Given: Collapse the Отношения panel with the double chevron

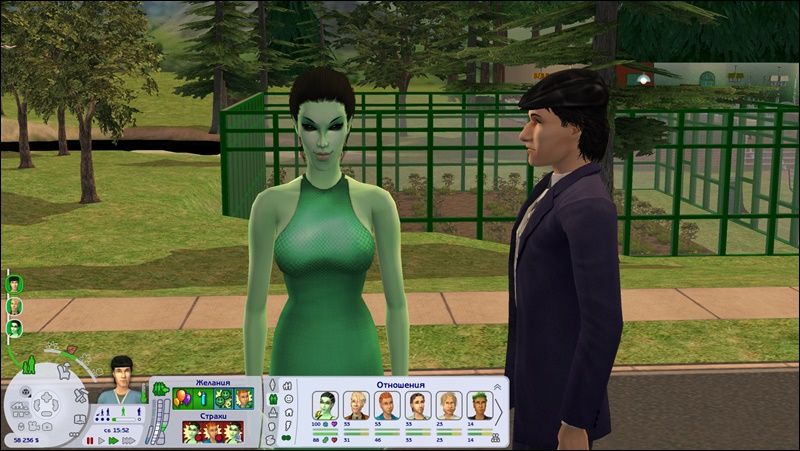Looking at the screenshot, I should click(498, 386).
